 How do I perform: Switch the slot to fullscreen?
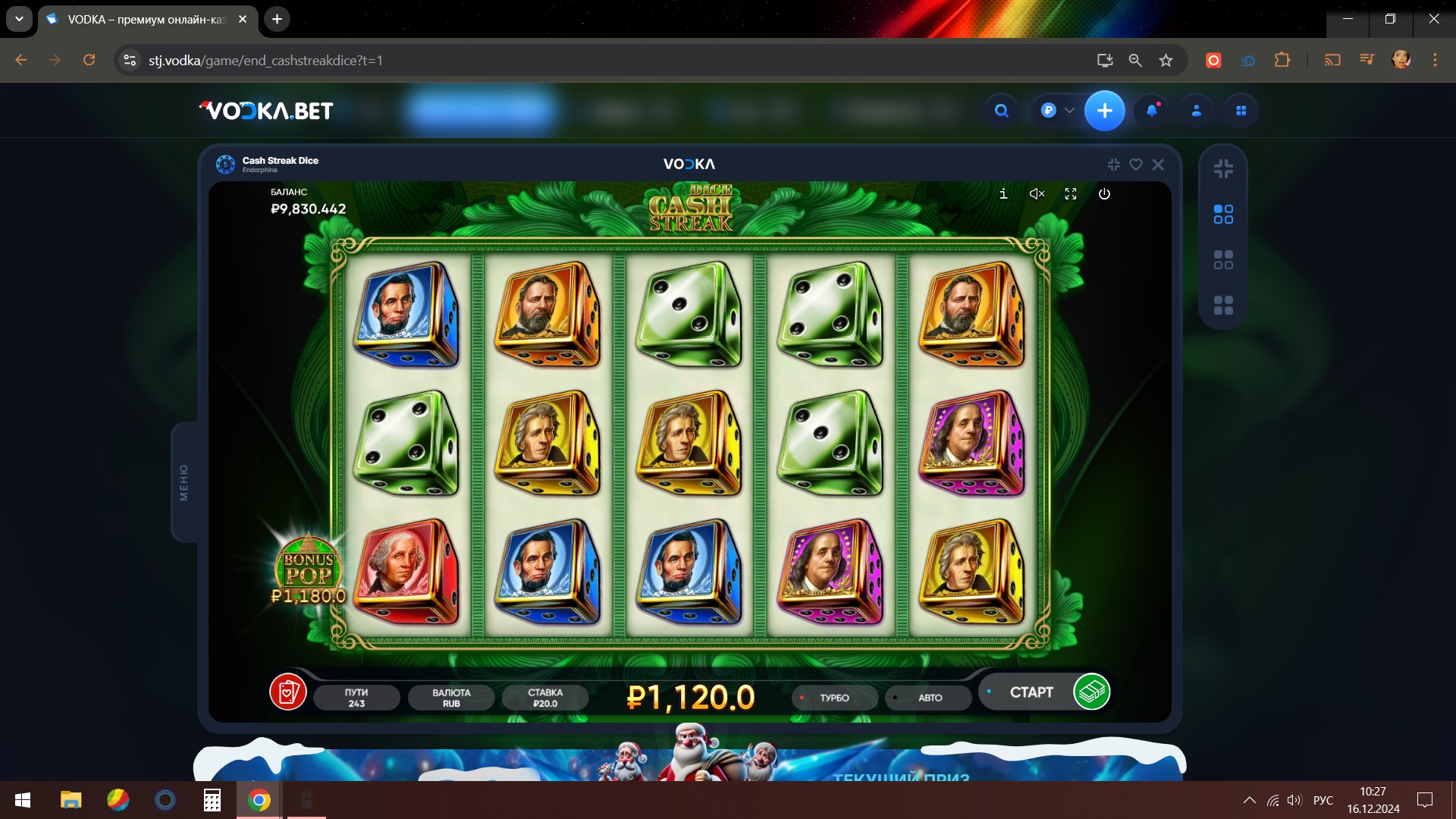(1071, 194)
